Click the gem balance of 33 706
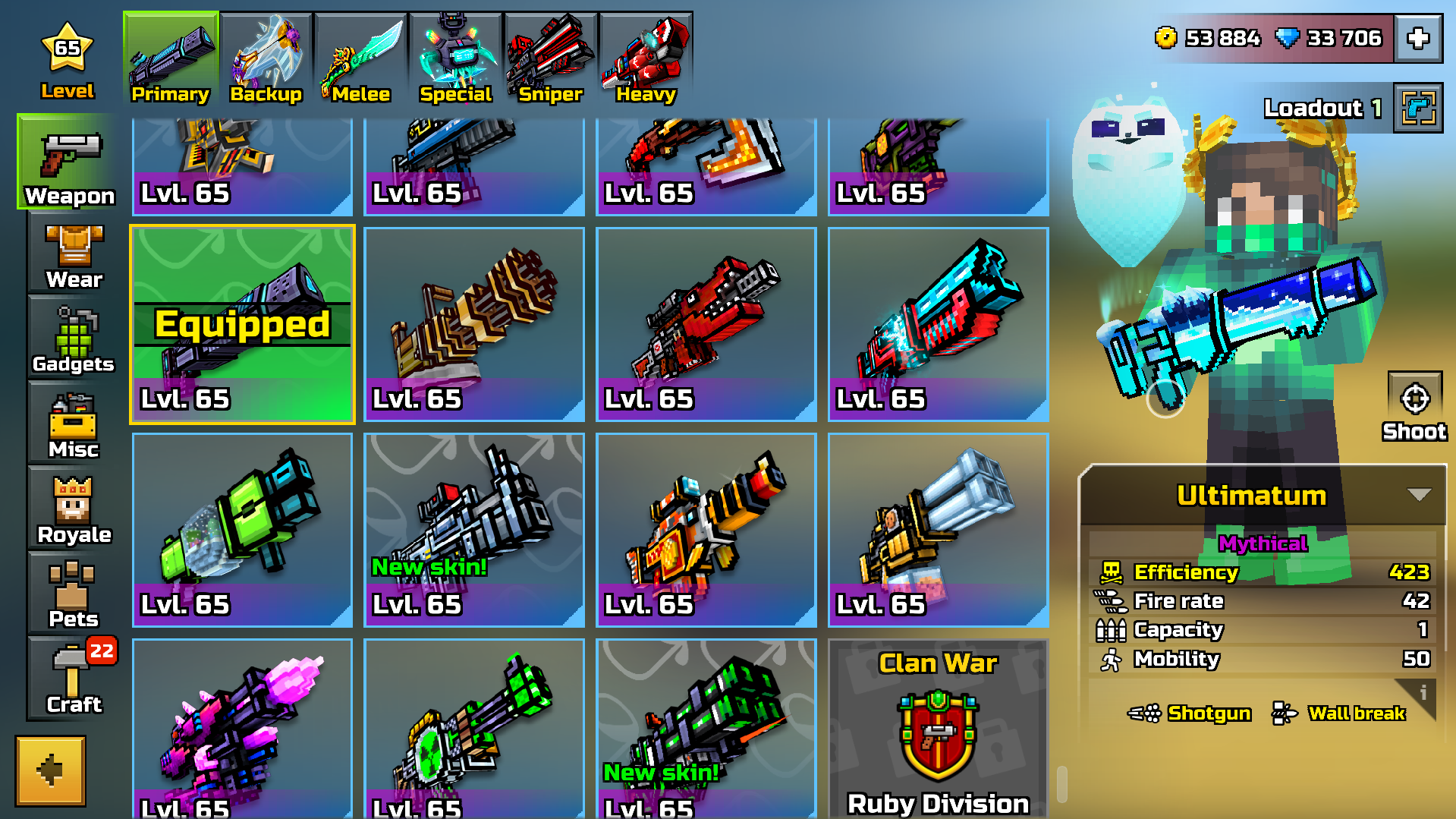 pos(1336,36)
